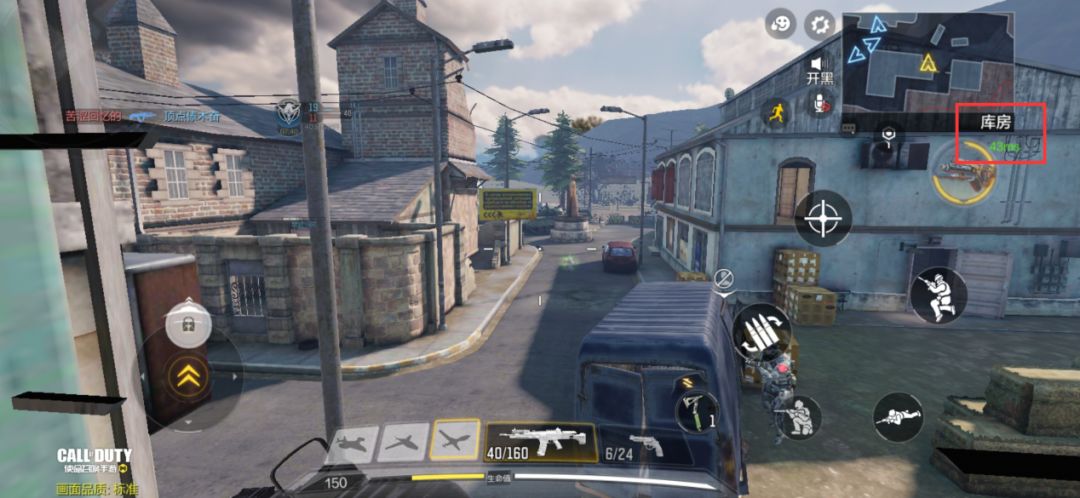Go prone with the lying soldier button
This screenshot has height=498, width=1080.
[897, 417]
